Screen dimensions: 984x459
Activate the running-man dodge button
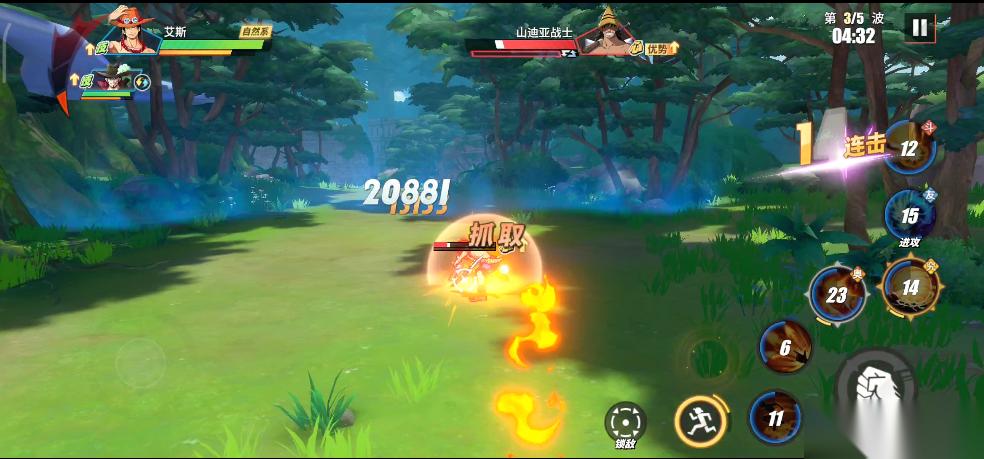point(699,420)
